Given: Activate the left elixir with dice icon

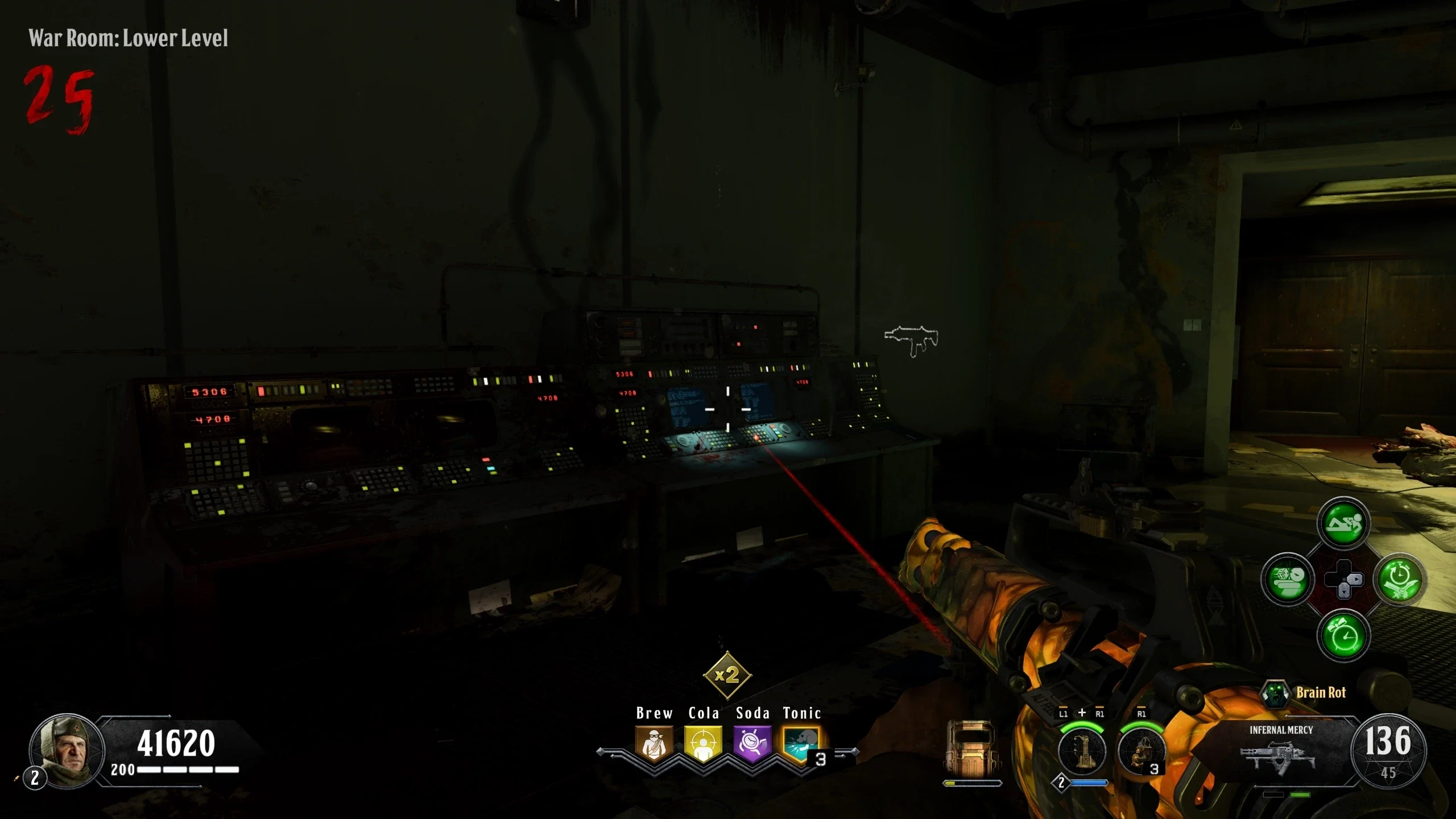Looking at the screenshot, I should coord(1288,580).
